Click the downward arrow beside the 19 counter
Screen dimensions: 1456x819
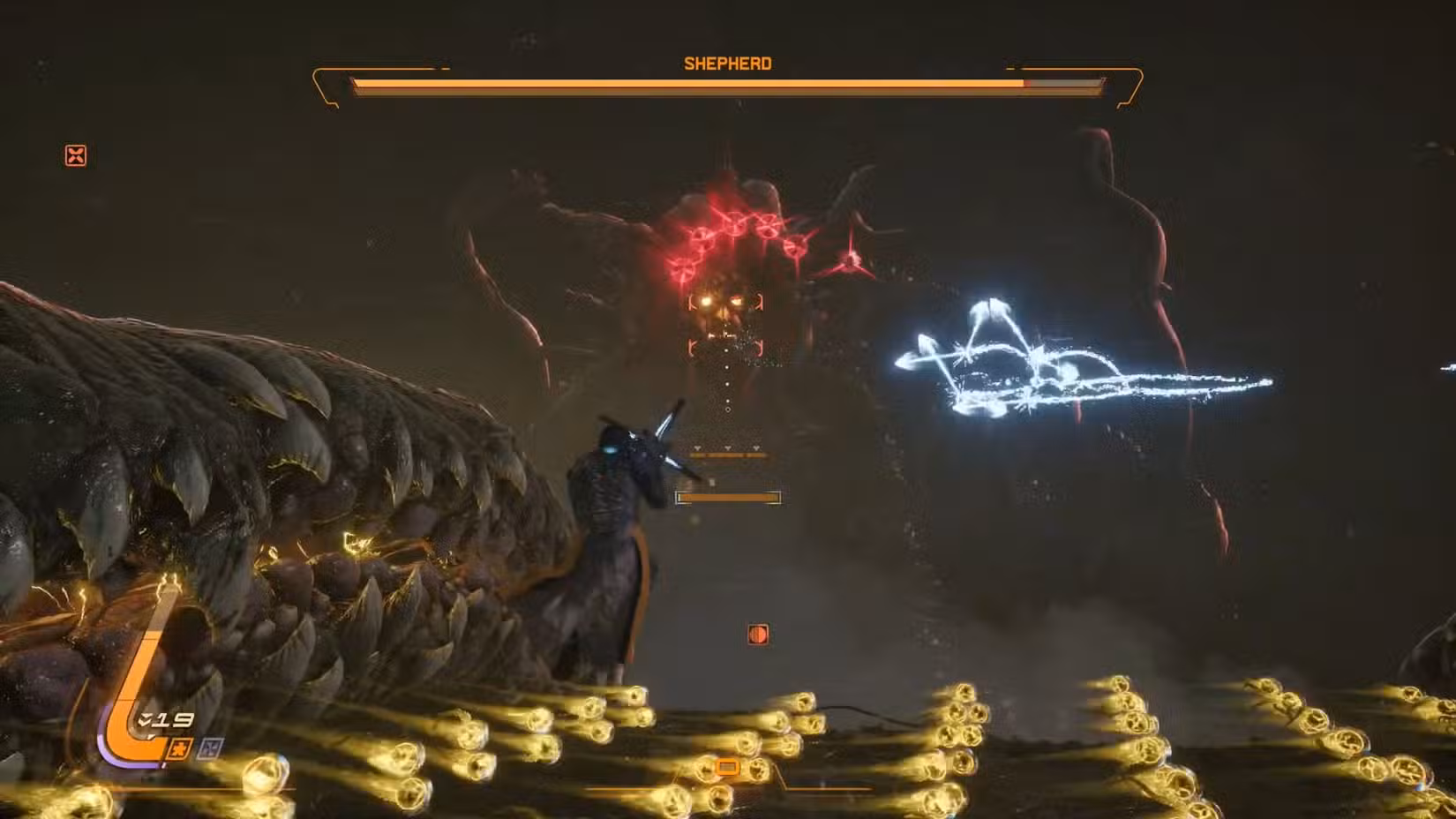tap(144, 719)
